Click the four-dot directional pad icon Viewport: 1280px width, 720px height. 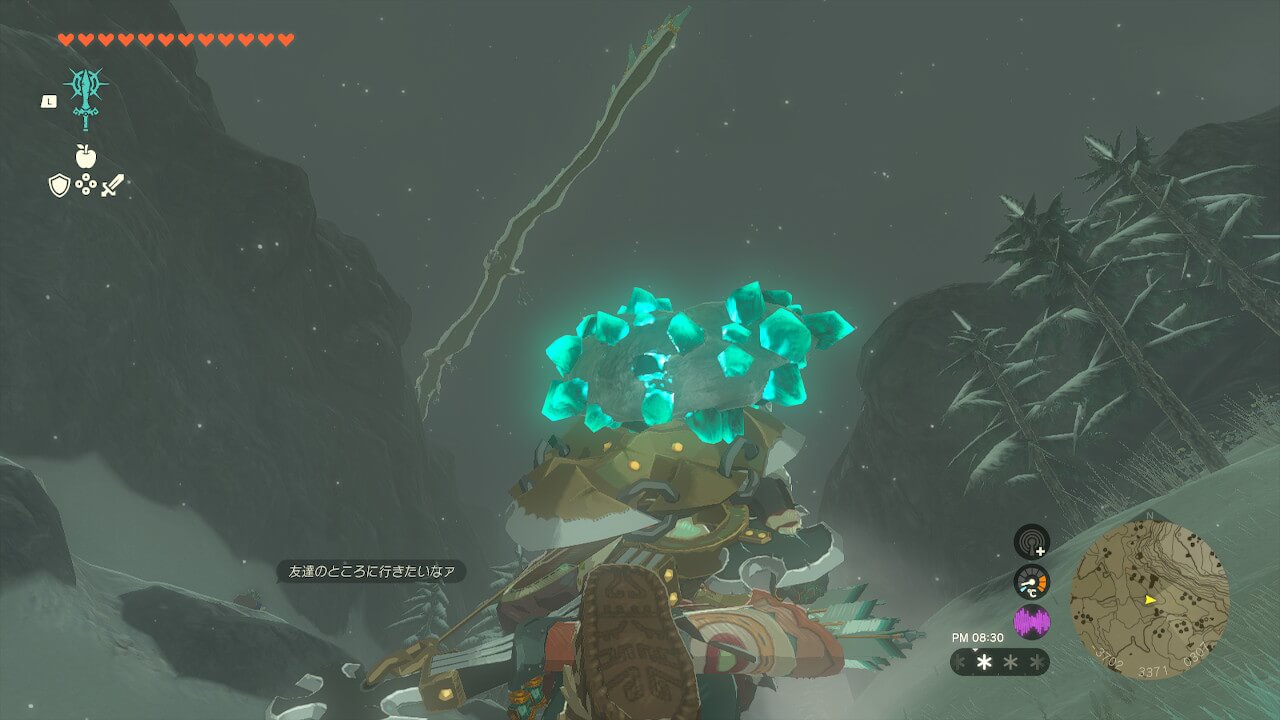click(85, 185)
